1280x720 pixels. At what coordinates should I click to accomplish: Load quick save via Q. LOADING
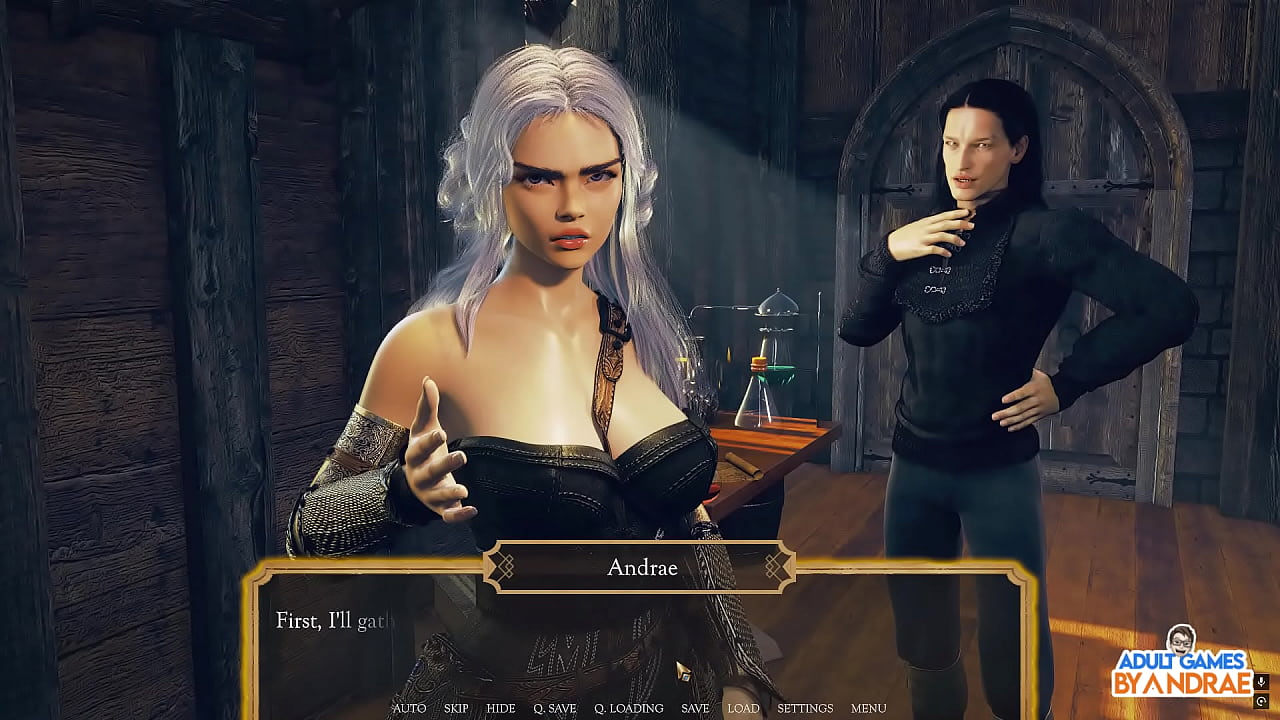point(629,708)
